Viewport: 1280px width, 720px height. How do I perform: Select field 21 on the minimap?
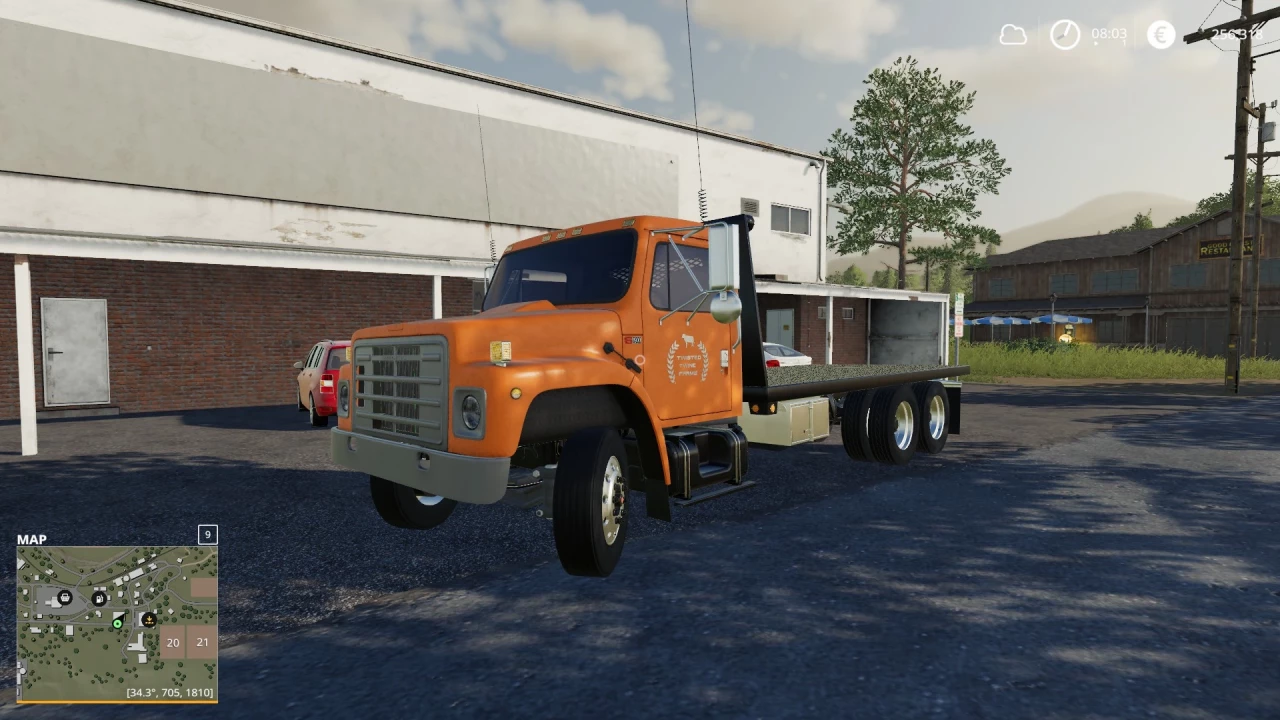point(202,642)
